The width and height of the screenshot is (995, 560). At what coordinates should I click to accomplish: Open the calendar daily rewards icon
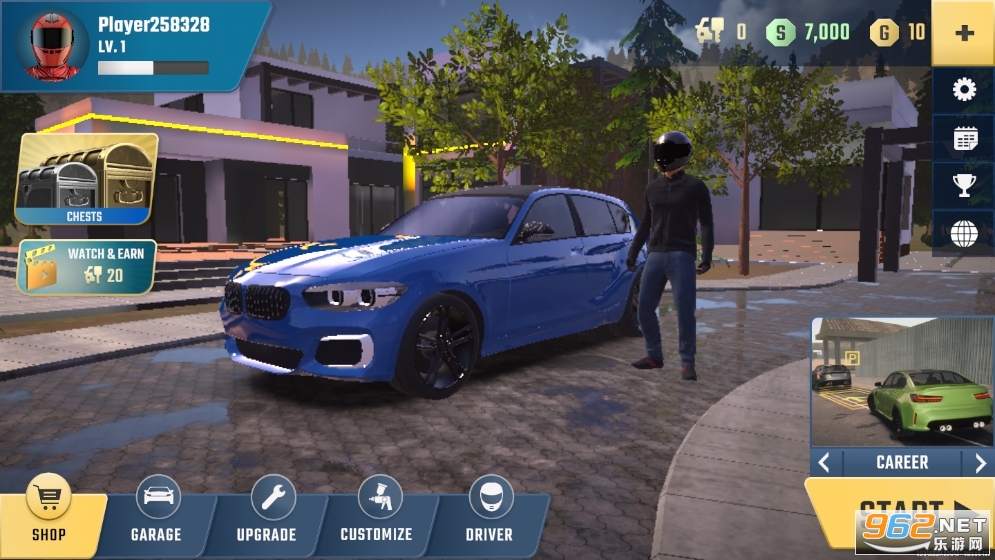pyautogui.click(x=964, y=139)
